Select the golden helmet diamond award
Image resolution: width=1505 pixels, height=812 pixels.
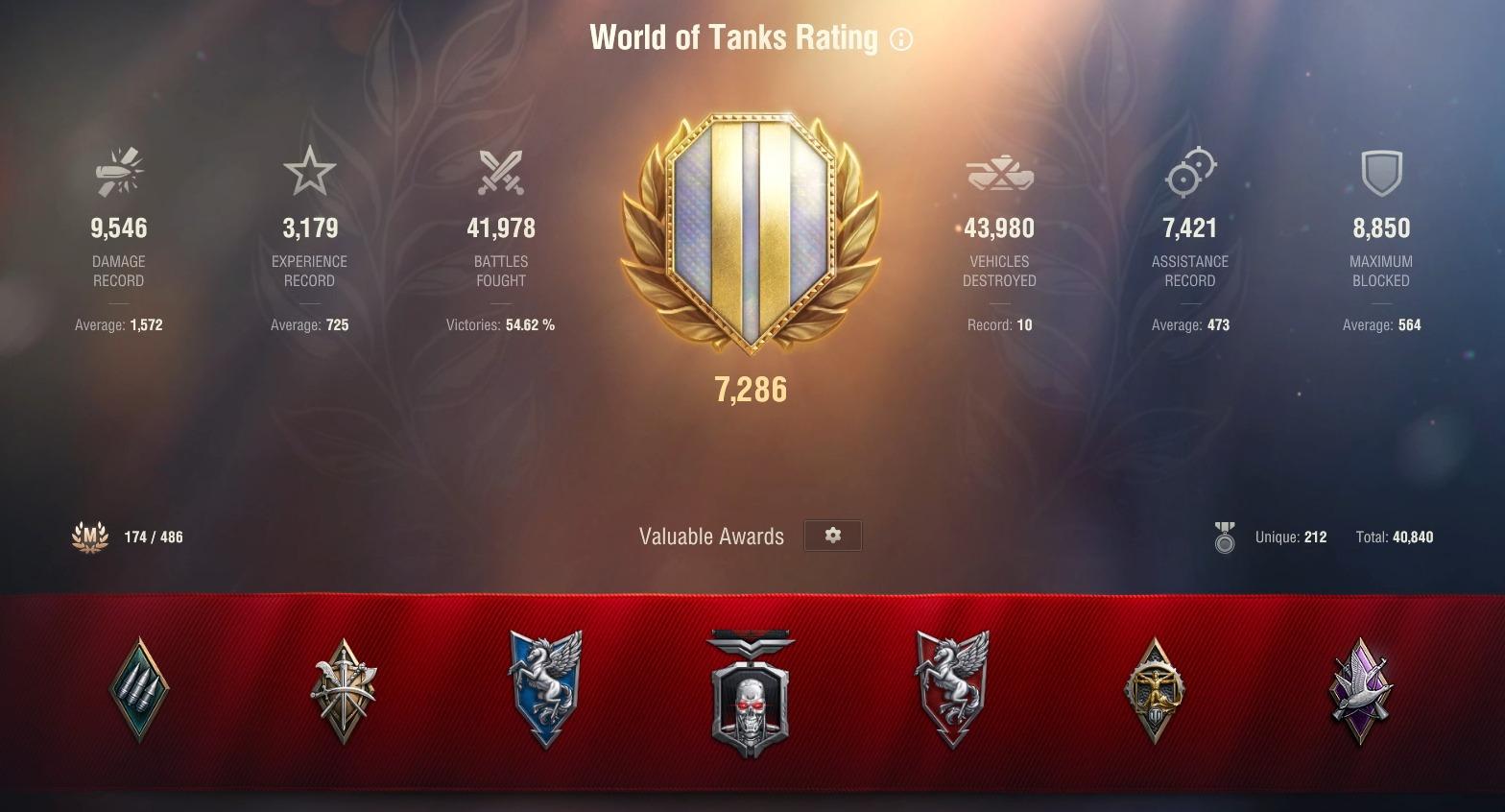pos(1155,691)
